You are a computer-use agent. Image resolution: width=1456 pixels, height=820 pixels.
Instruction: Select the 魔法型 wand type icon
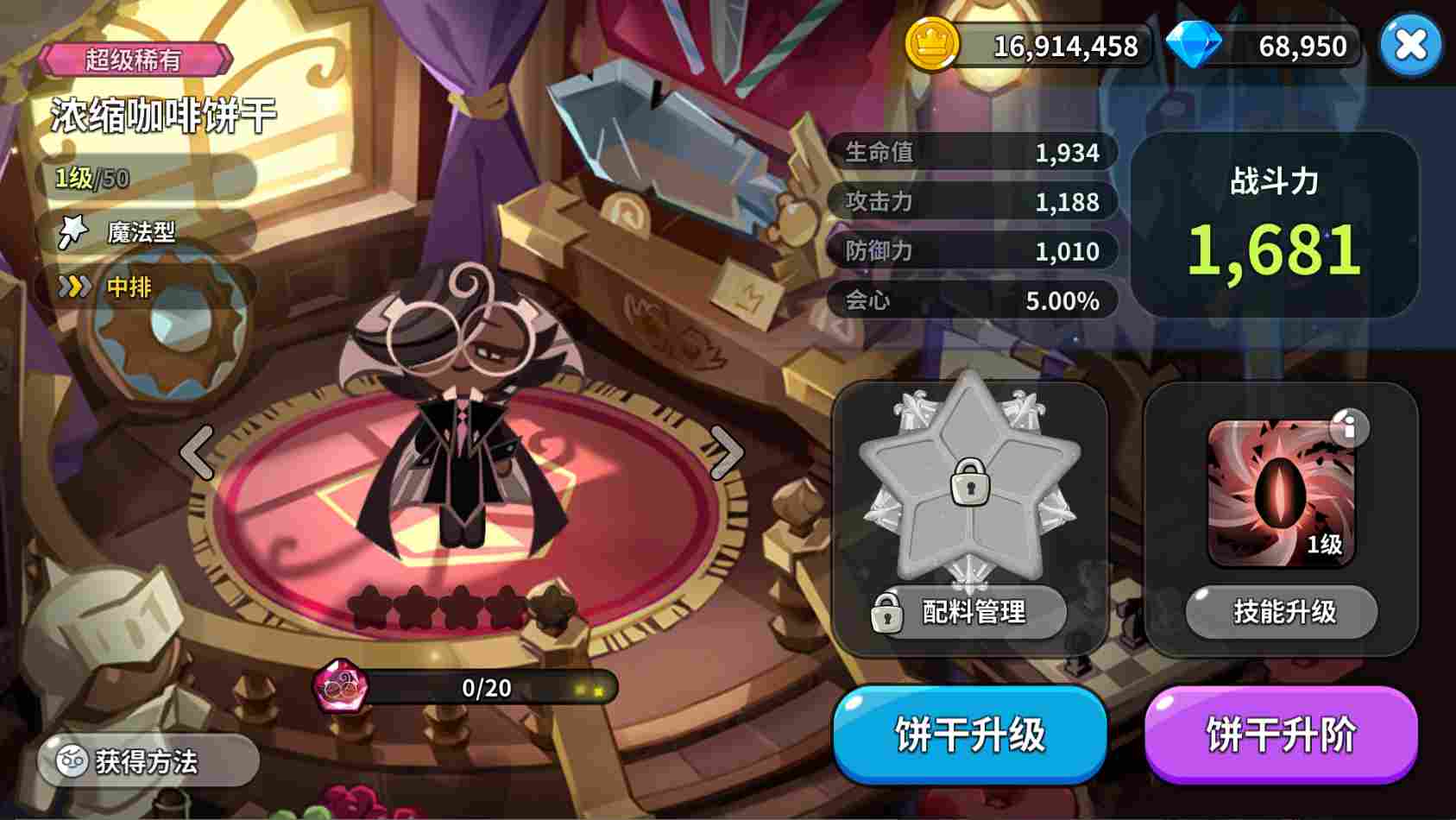[x=73, y=231]
